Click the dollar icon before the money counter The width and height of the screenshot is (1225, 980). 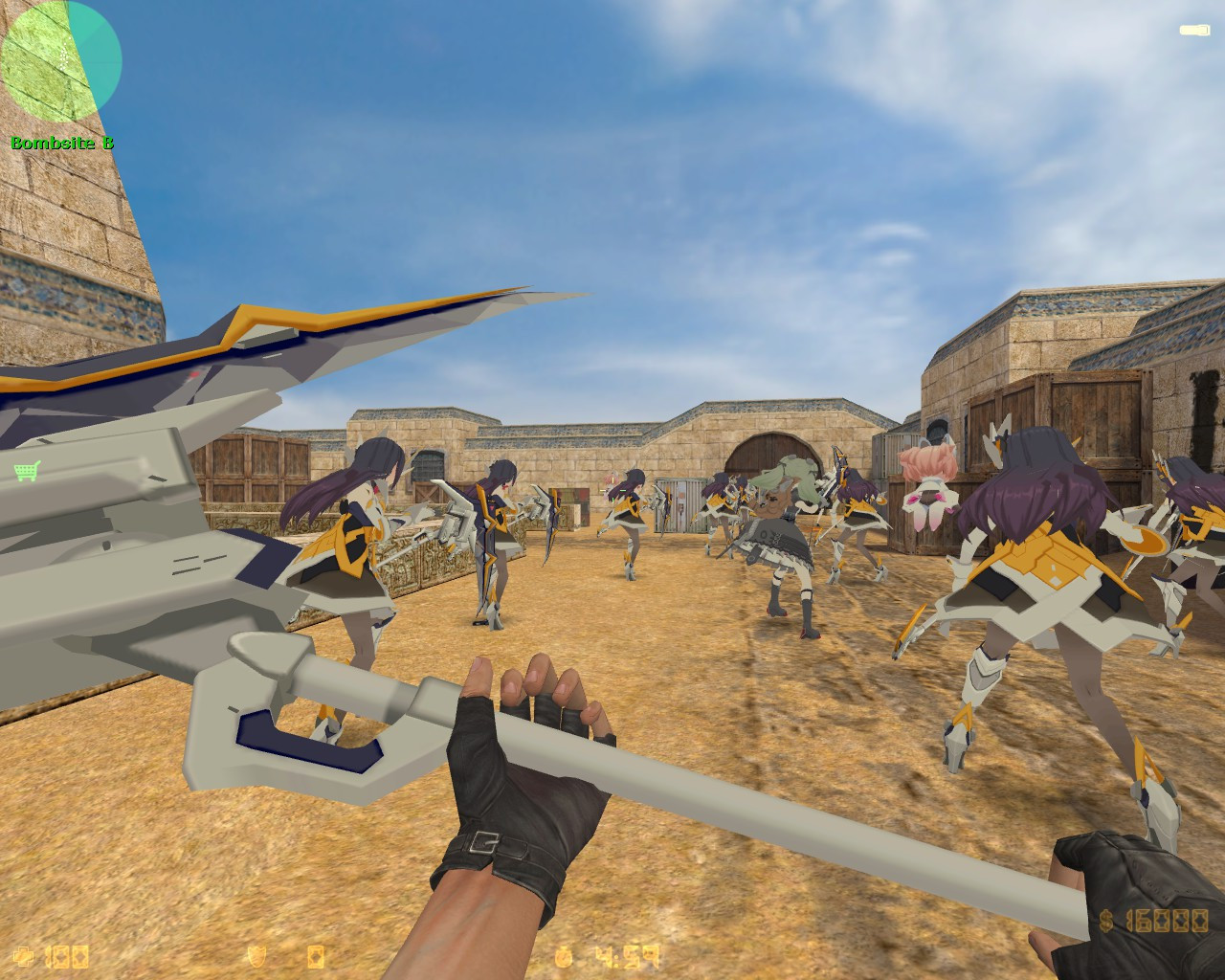click(x=1104, y=920)
